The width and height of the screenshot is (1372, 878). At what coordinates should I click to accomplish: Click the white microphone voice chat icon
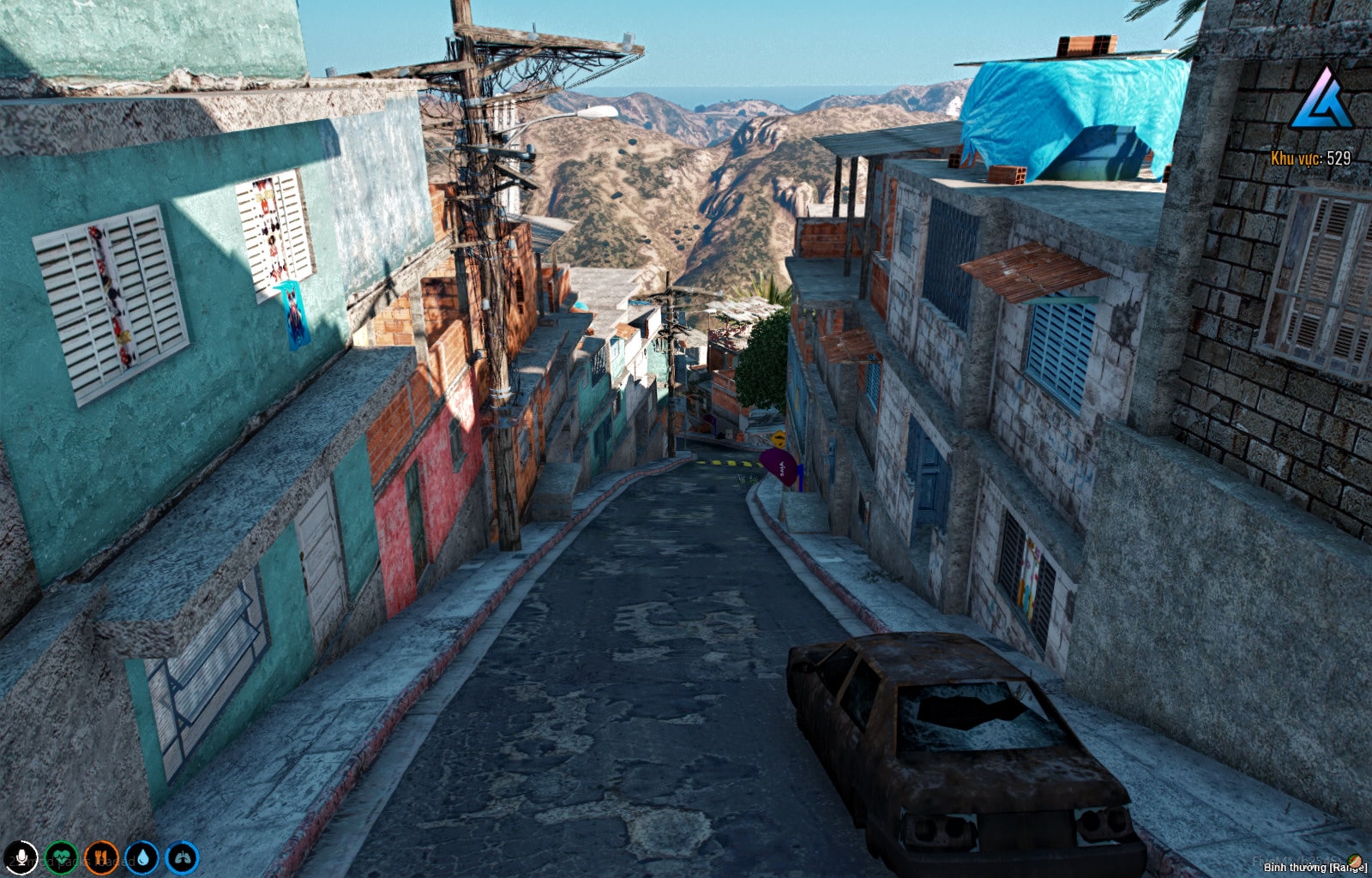tap(21, 857)
